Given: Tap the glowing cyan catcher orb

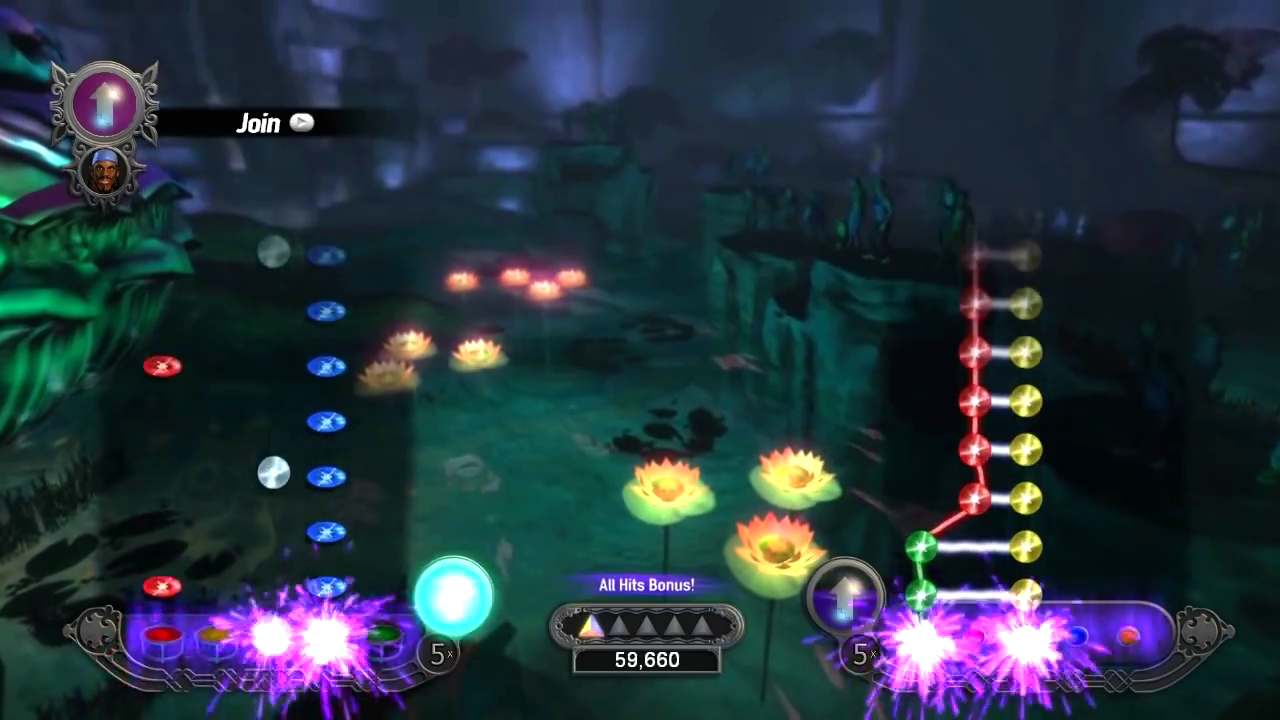Looking at the screenshot, I should tap(453, 597).
